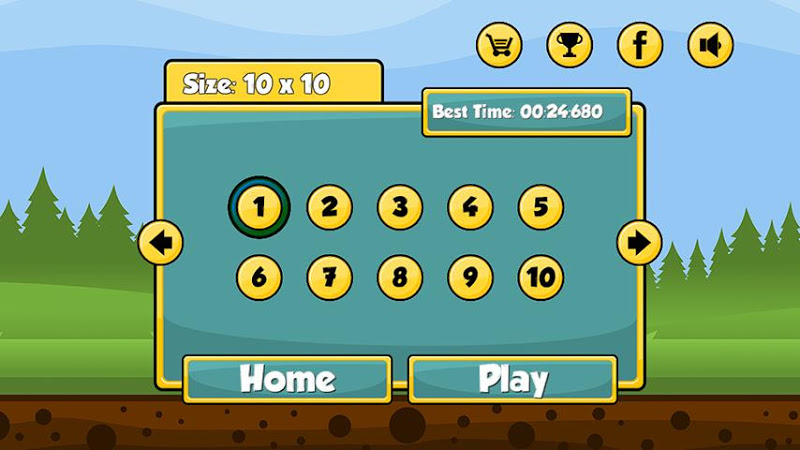The width and height of the screenshot is (800, 450).
Task: Choose level 2
Action: [329, 207]
